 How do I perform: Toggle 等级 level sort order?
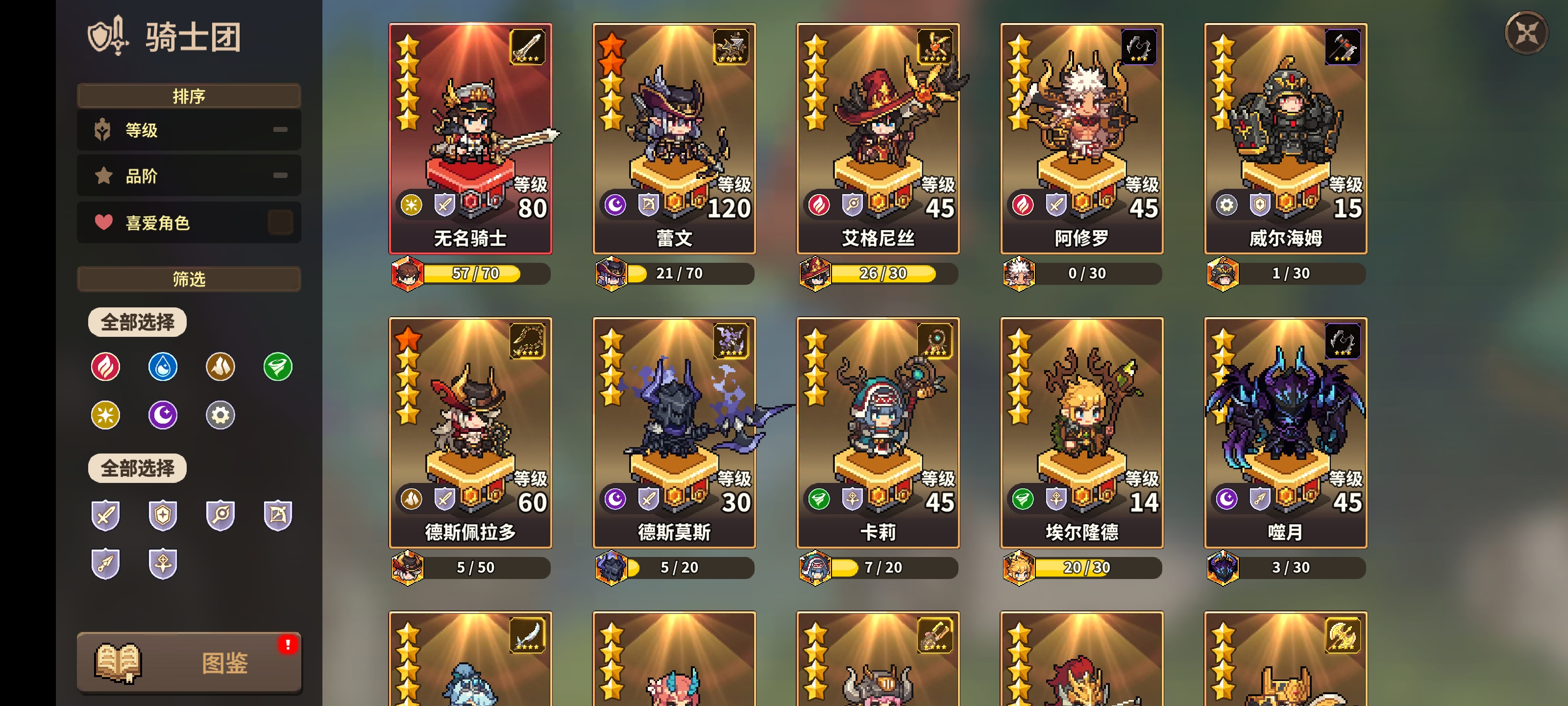point(189,130)
